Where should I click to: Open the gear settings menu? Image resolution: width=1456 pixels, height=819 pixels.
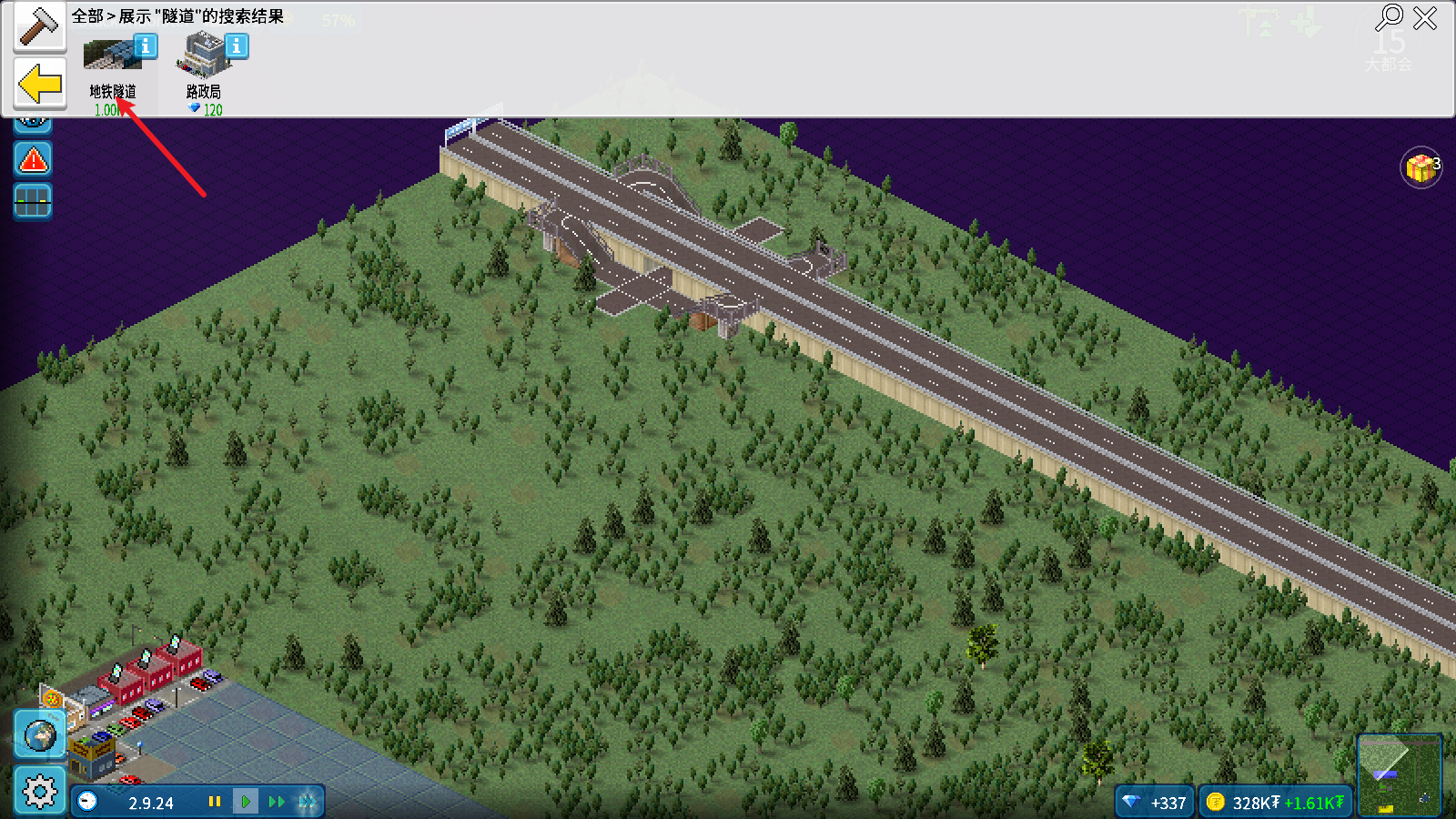point(39,791)
